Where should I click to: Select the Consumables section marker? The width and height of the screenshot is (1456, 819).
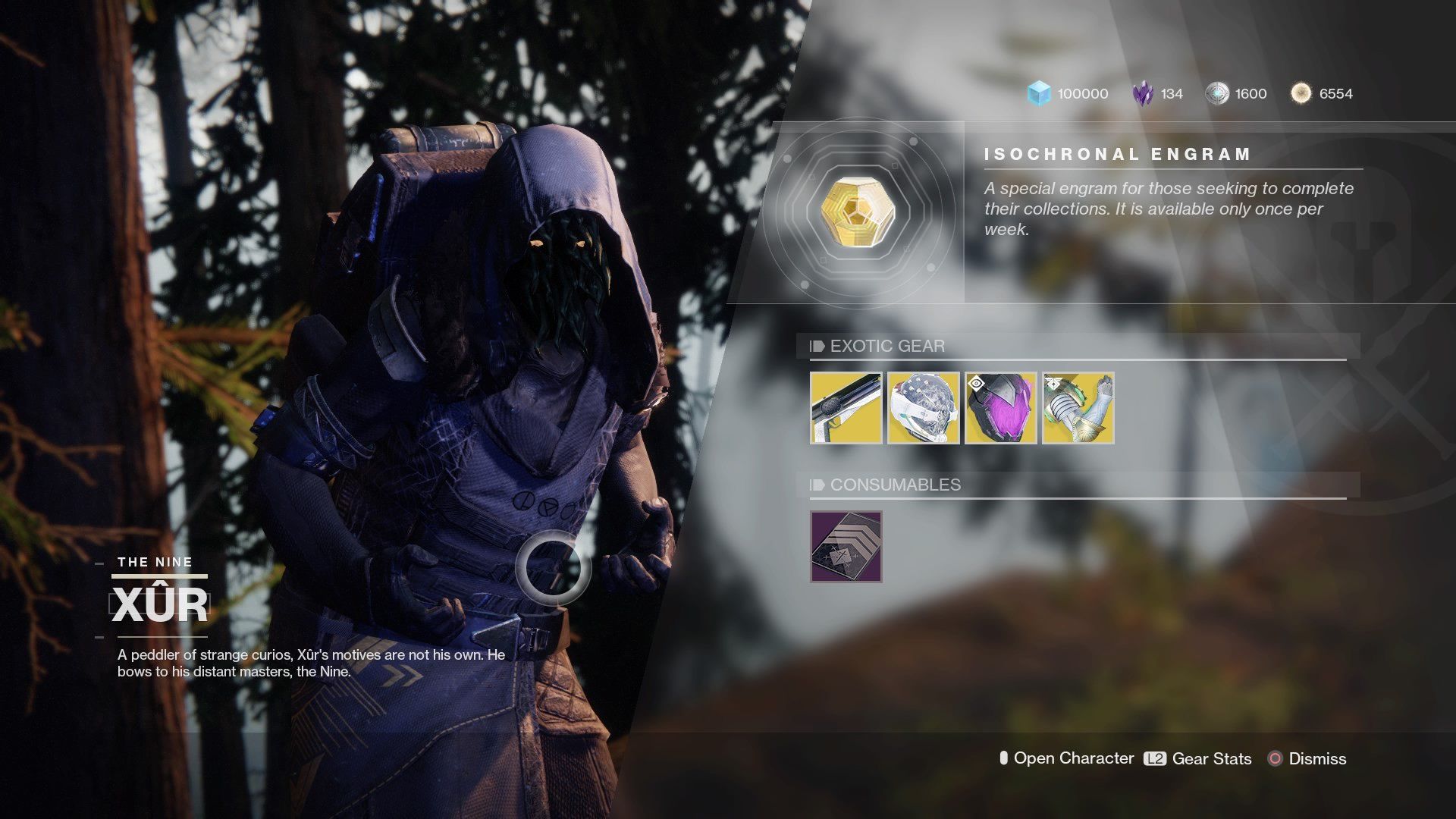pyautogui.click(x=817, y=486)
